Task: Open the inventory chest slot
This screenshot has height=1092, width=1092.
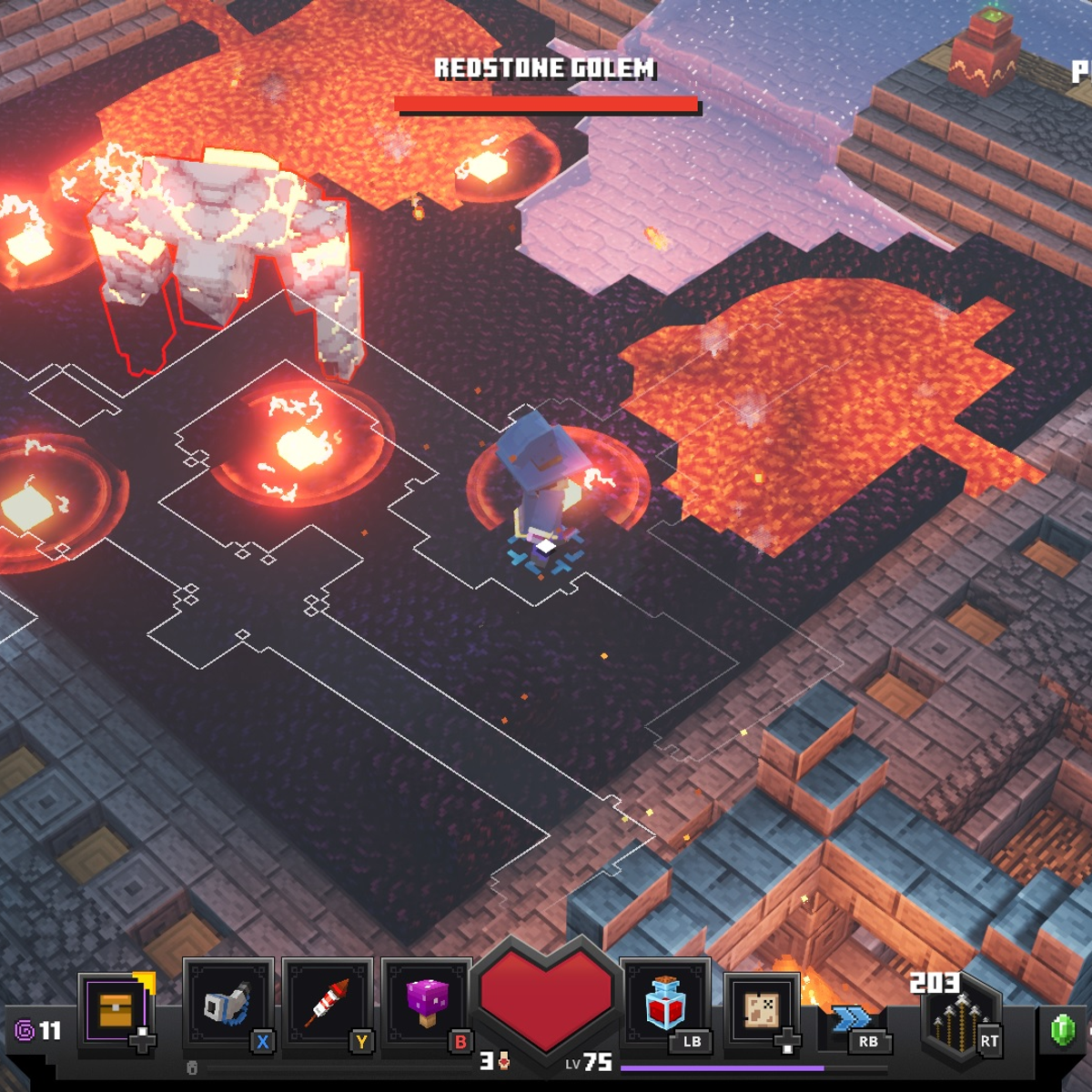Action: pyautogui.click(x=116, y=1009)
